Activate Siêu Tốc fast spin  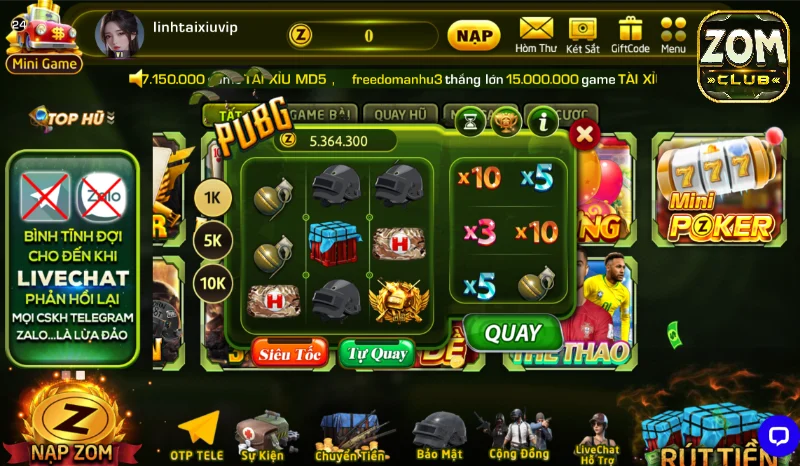coord(289,352)
